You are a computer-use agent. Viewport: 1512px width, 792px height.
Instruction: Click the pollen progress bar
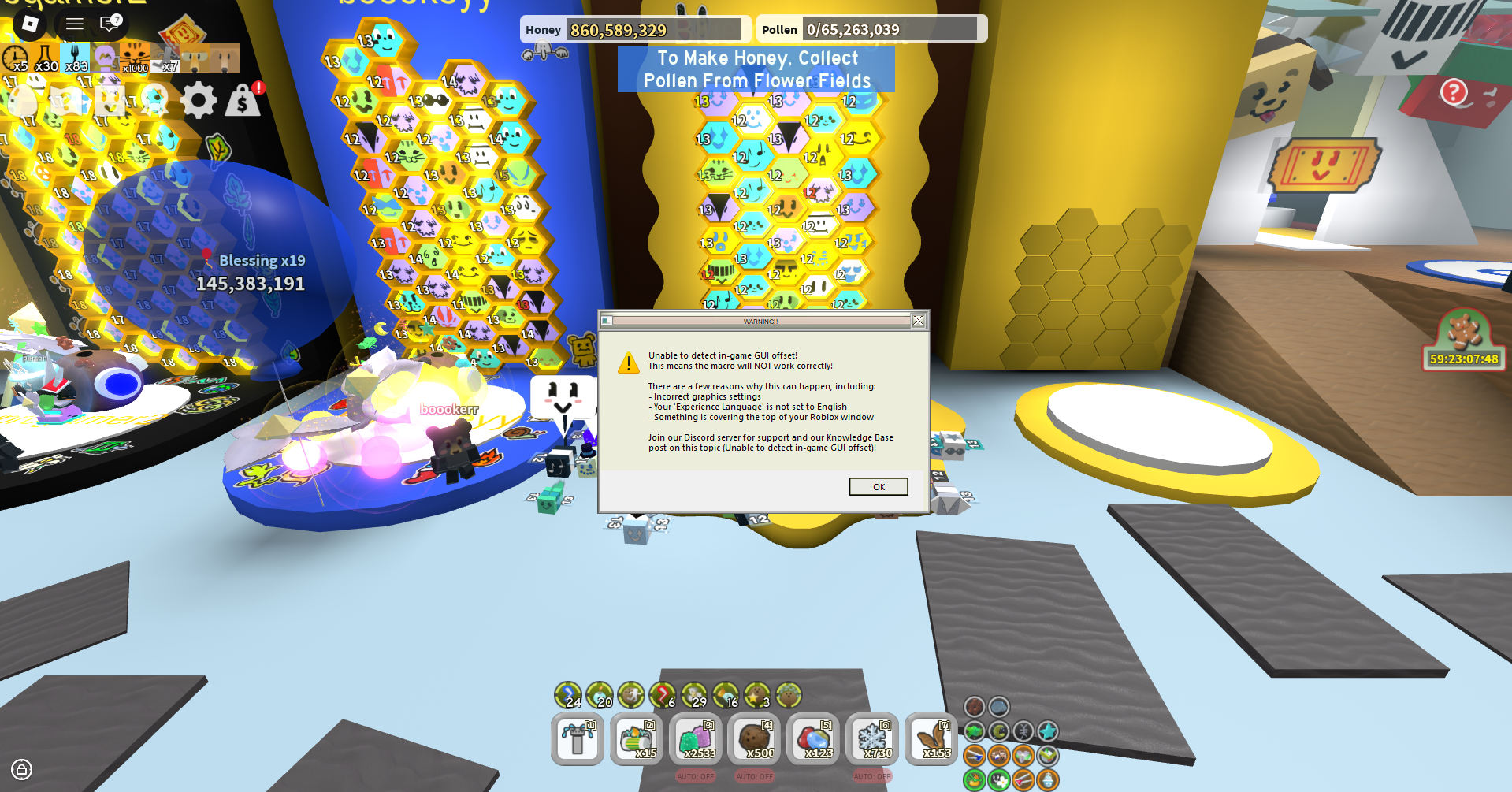[x=871, y=28]
